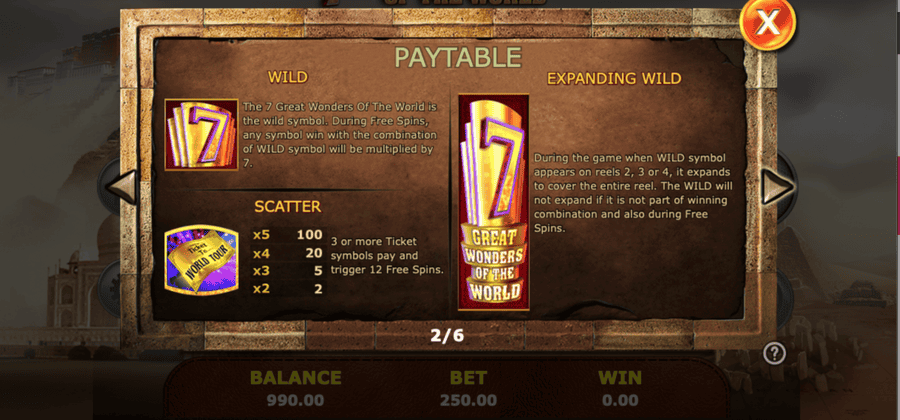Close the paytable window
The height and width of the screenshot is (420, 900).
click(x=768, y=23)
